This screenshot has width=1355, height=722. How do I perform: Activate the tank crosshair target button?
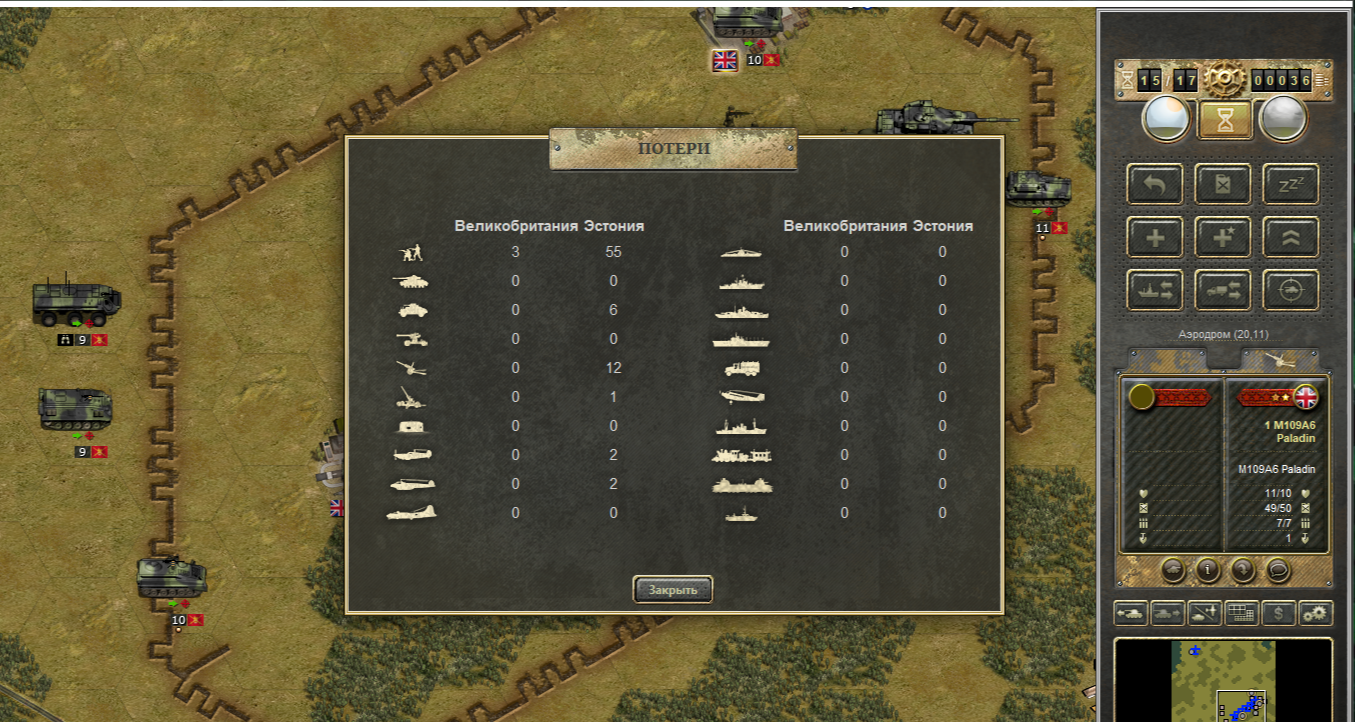point(1290,290)
